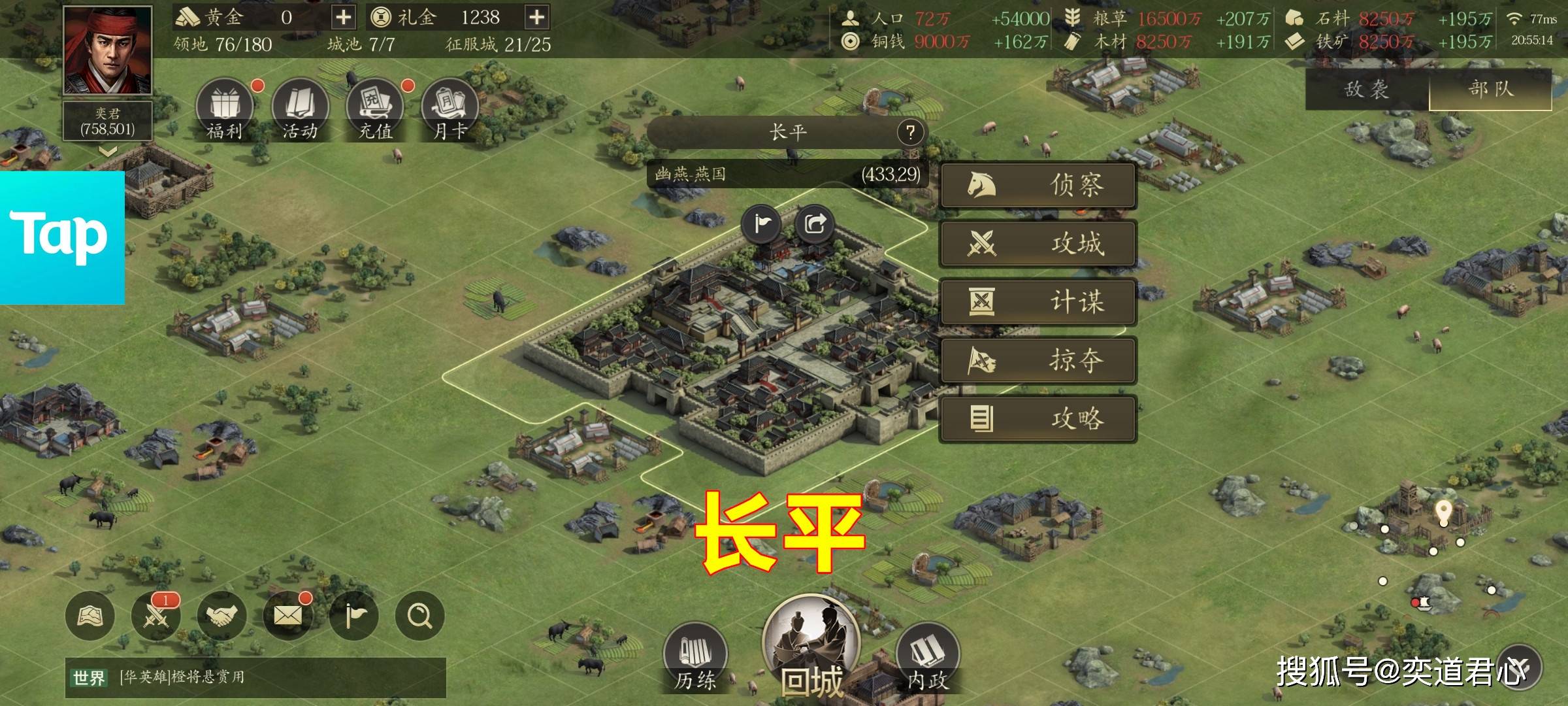Switch to the 部队 troops tab
This screenshot has height=706, width=1568.
coord(1491,90)
